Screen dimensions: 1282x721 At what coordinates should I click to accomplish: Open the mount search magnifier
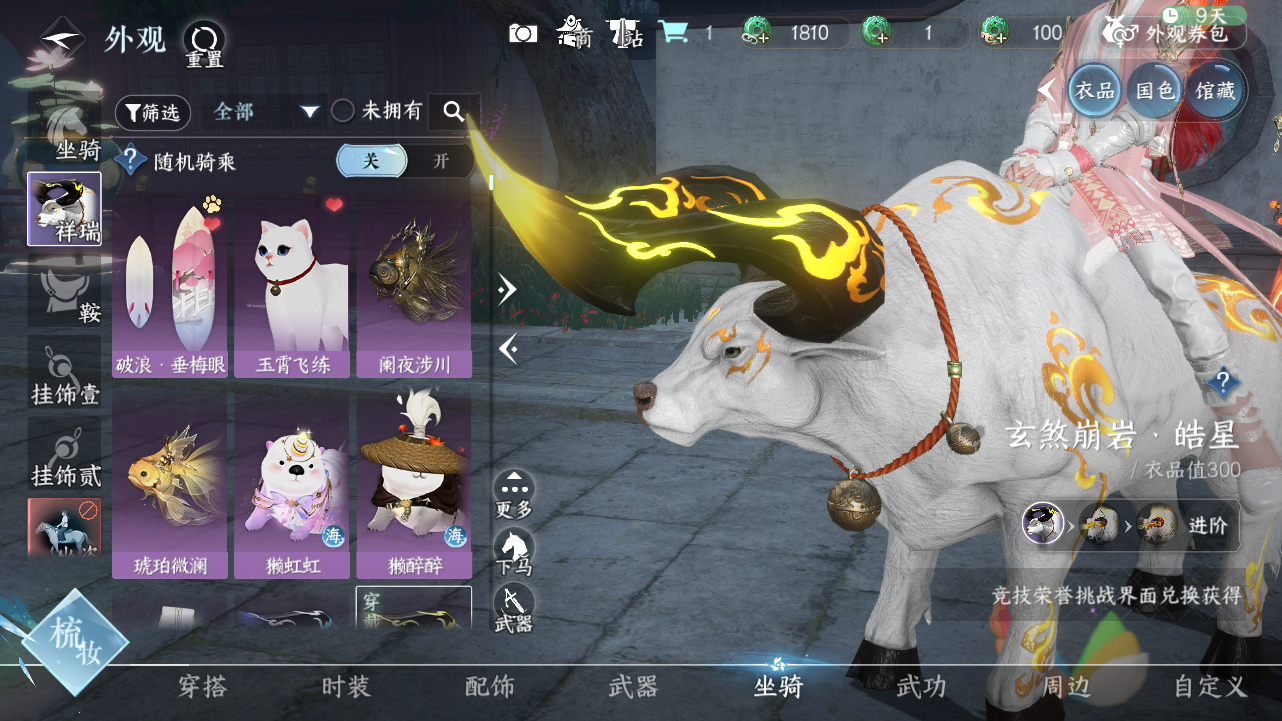454,112
